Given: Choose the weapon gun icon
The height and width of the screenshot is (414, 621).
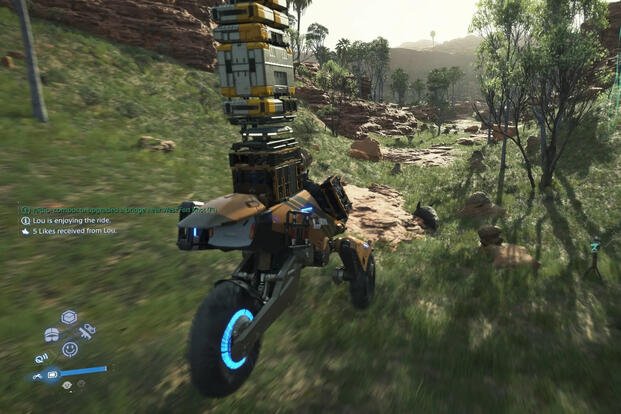Looking at the screenshot, I should pos(87,331).
